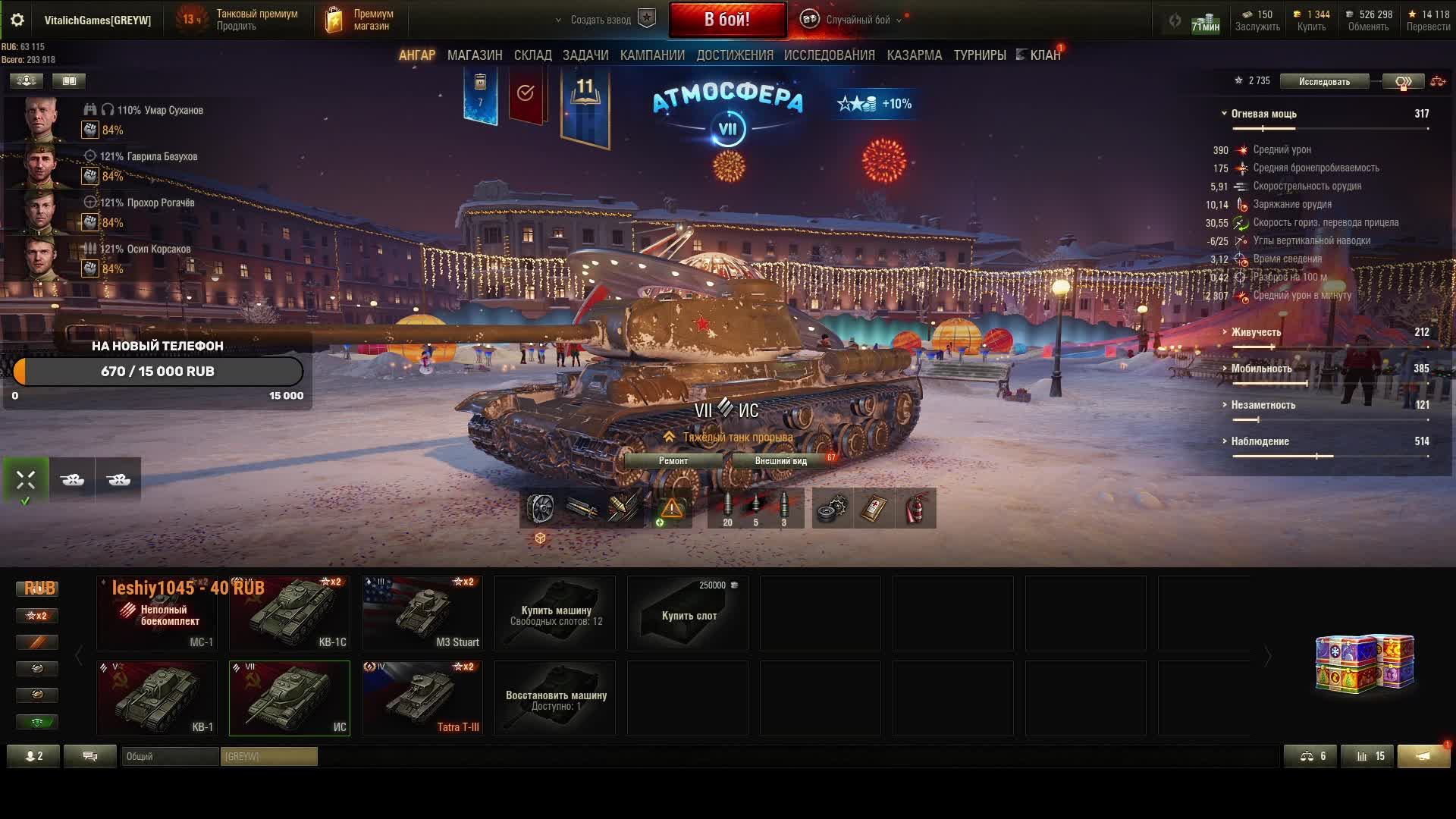This screenshot has height=819, width=1456.
Task: Open the fire extinguisher consumable slot
Action: [915, 508]
